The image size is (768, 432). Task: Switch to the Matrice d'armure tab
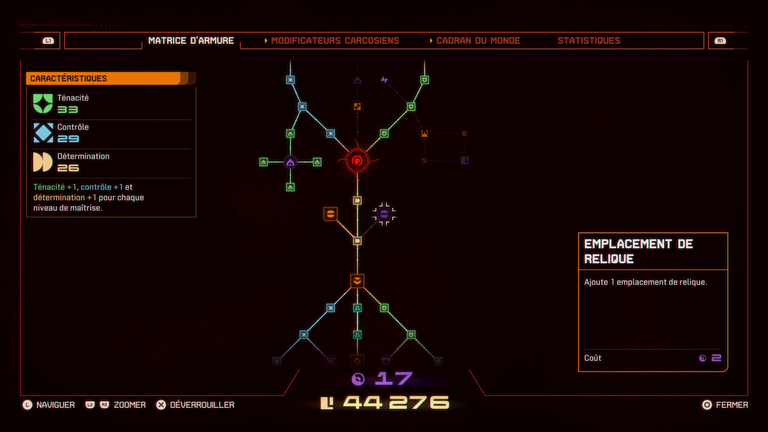(x=191, y=41)
